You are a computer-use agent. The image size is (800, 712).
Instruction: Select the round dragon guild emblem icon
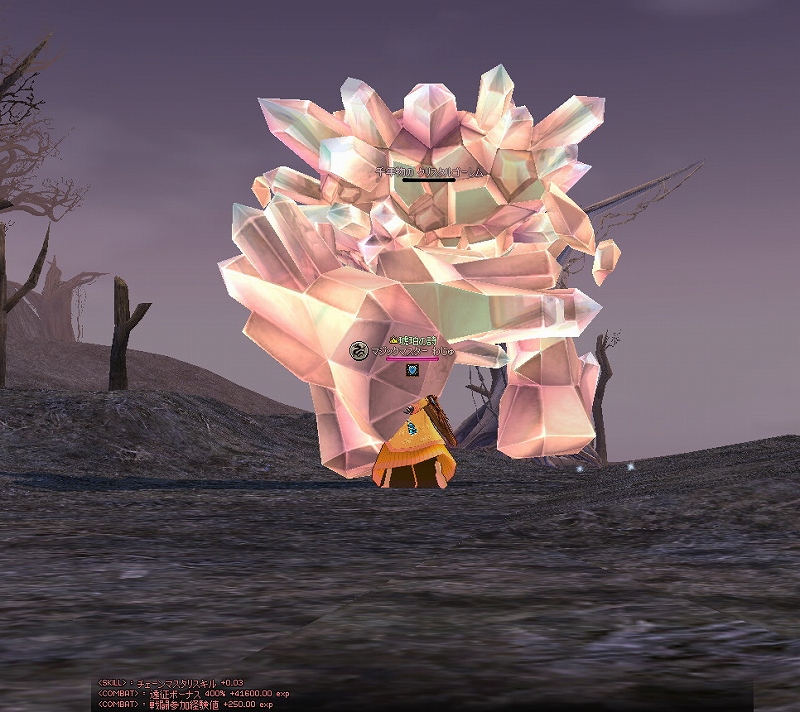click(x=358, y=351)
